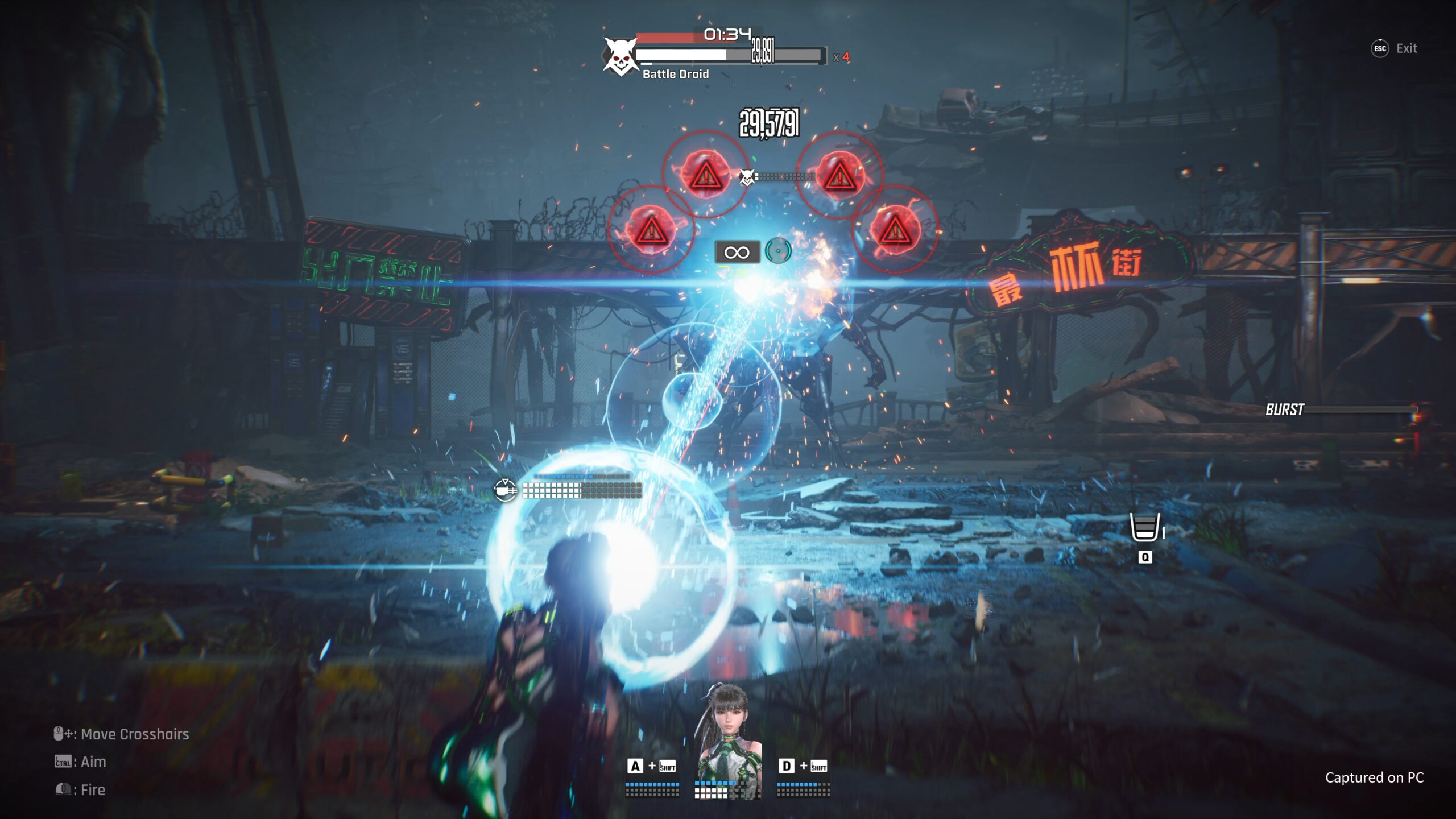The width and height of the screenshot is (1456, 819).
Task: Click the round gun icon beside the segmented gauge
Action: coord(504,490)
